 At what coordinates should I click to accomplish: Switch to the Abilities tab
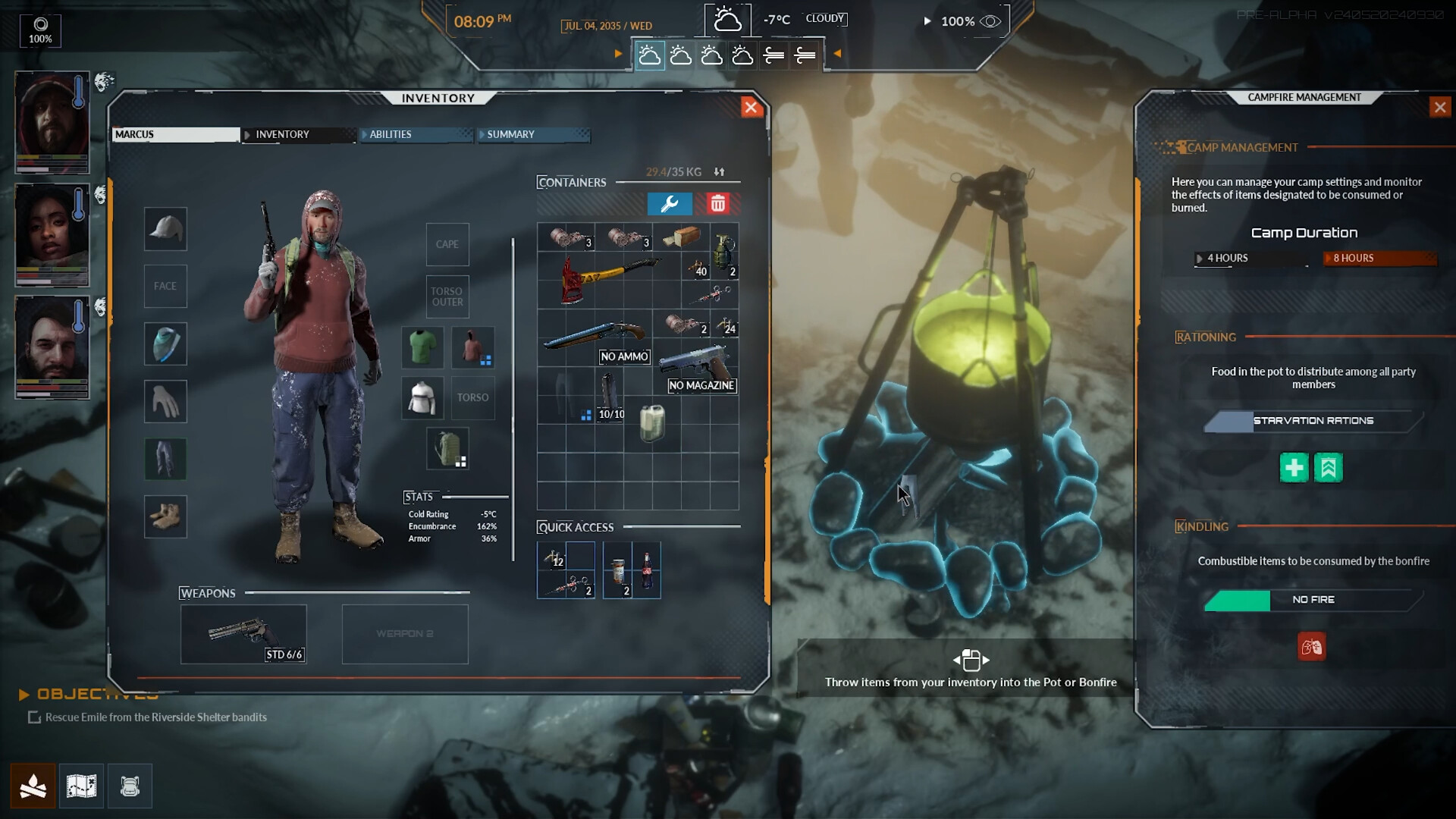pos(416,135)
